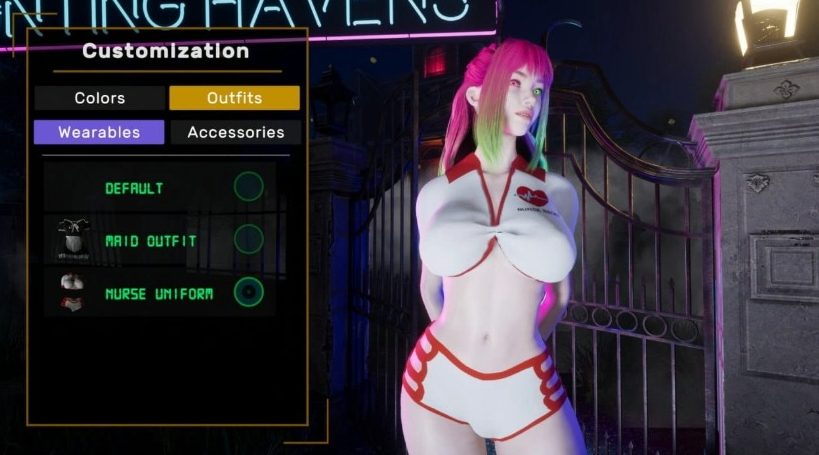Select the Wearables category

pos(99,132)
